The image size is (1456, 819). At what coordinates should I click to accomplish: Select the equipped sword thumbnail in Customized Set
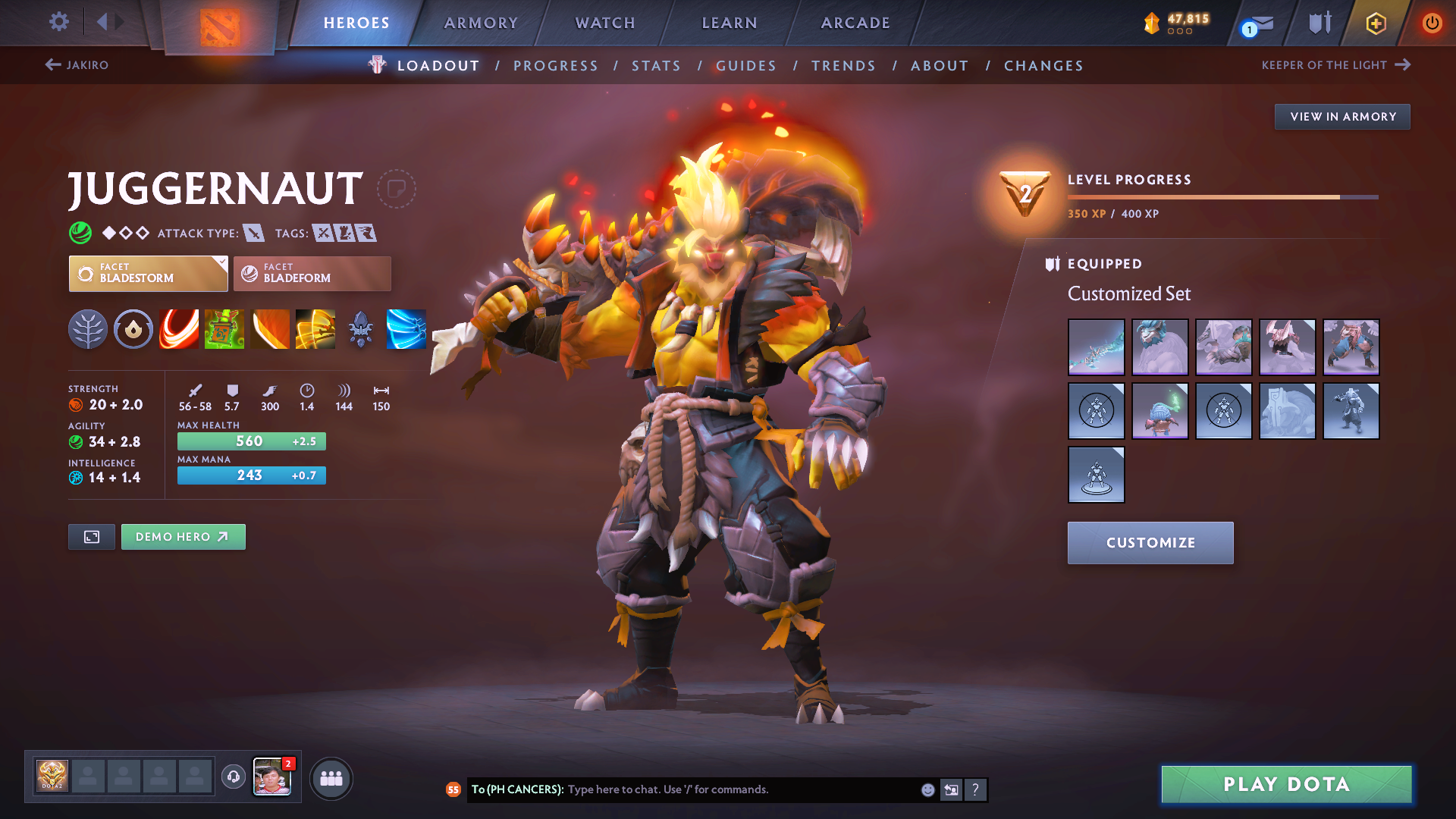[1096, 347]
